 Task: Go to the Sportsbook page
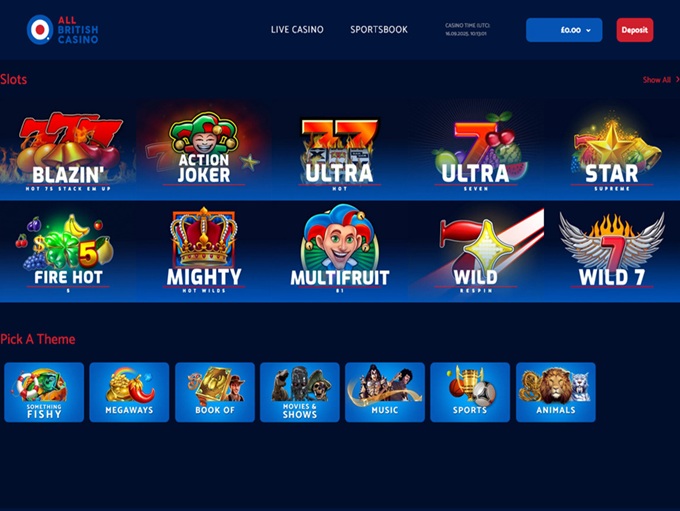point(379,30)
